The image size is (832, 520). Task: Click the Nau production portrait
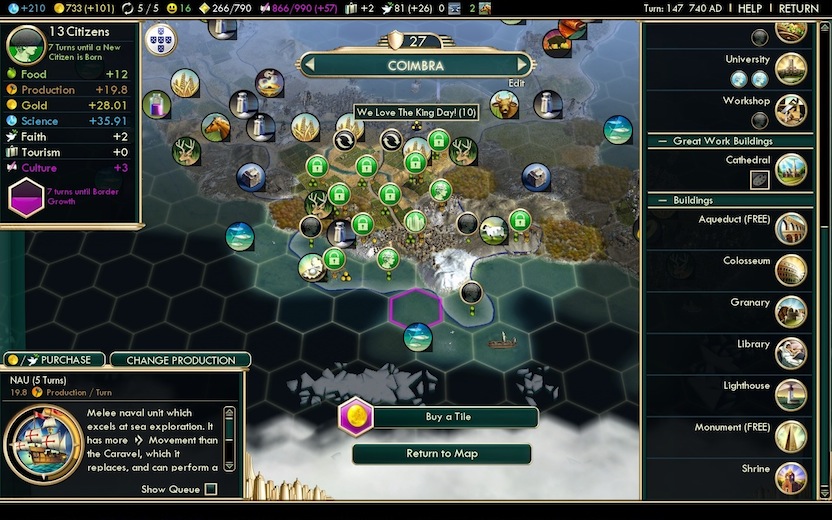coord(43,438)
